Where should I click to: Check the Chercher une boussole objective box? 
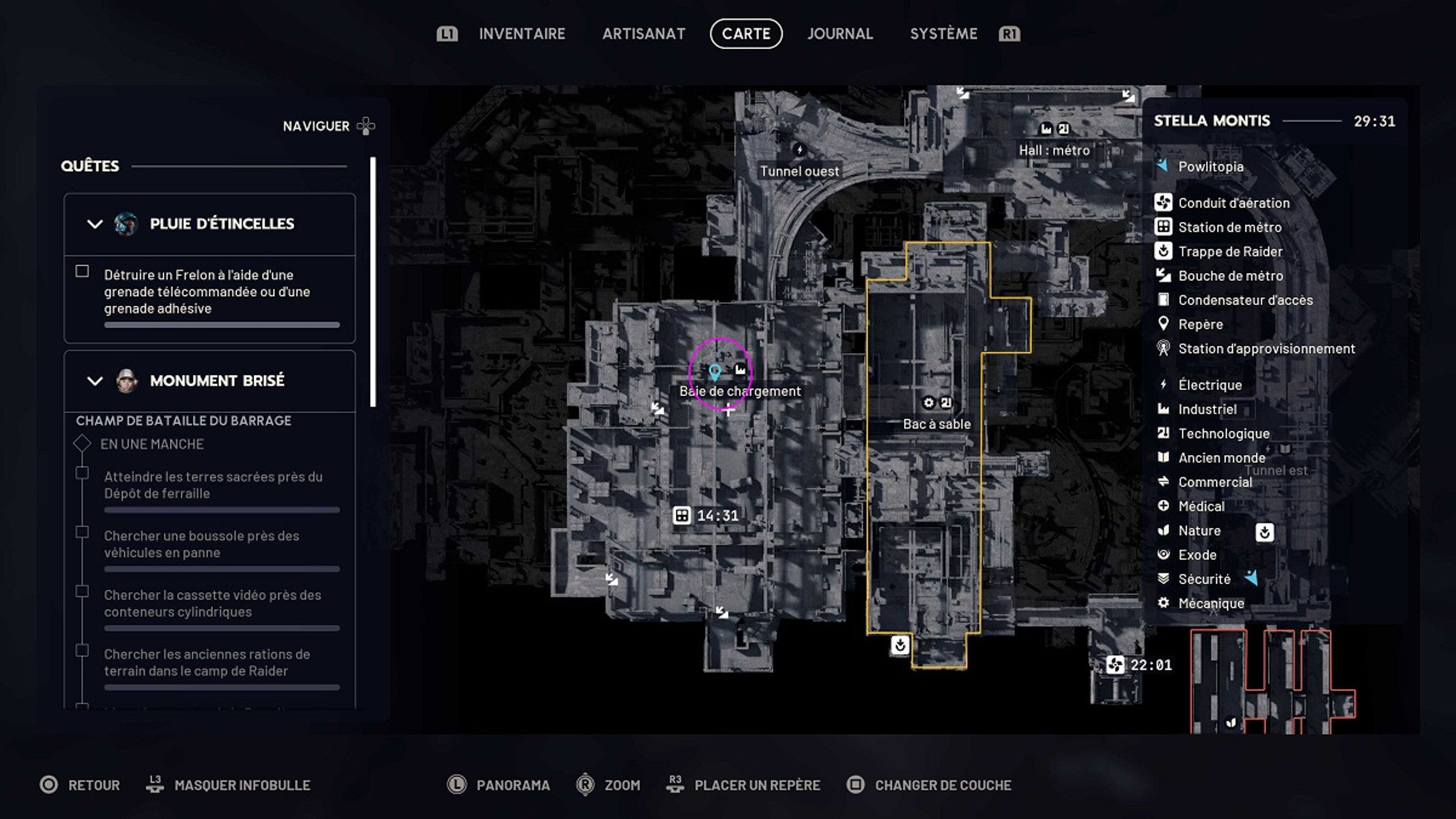(x=81, y=533)
